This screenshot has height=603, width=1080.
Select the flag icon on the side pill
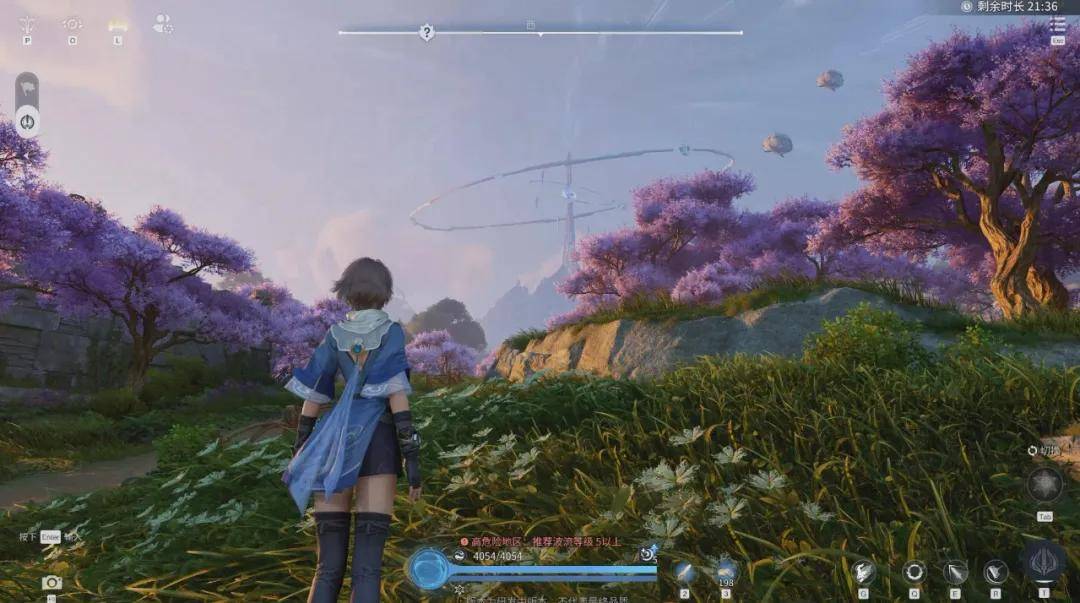click(27, 88)
